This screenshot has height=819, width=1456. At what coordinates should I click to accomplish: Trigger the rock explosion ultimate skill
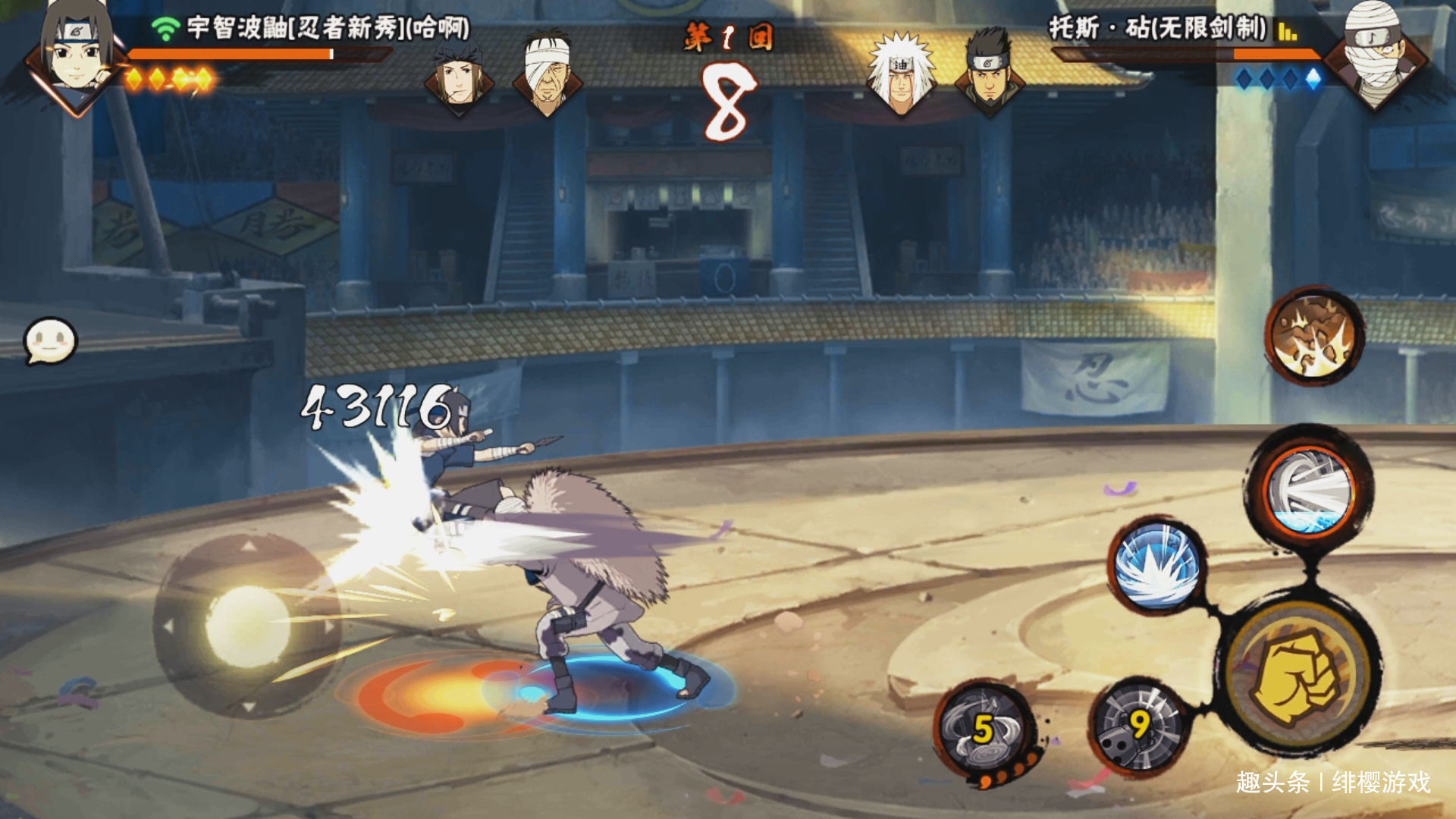(x=1314, y=336)
